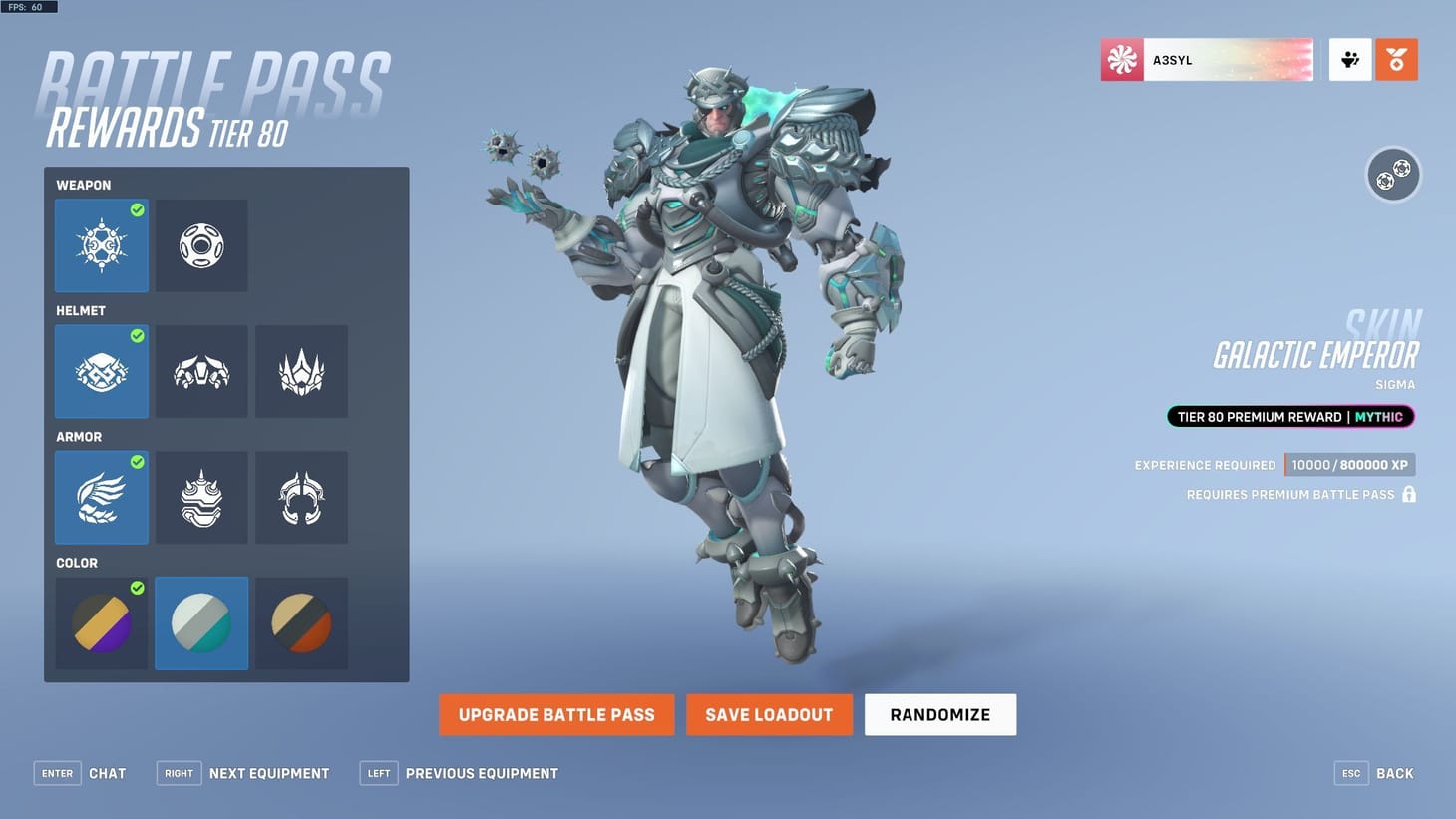Pick the third armor variant icon
The image size is (1456, 819).
301,497
